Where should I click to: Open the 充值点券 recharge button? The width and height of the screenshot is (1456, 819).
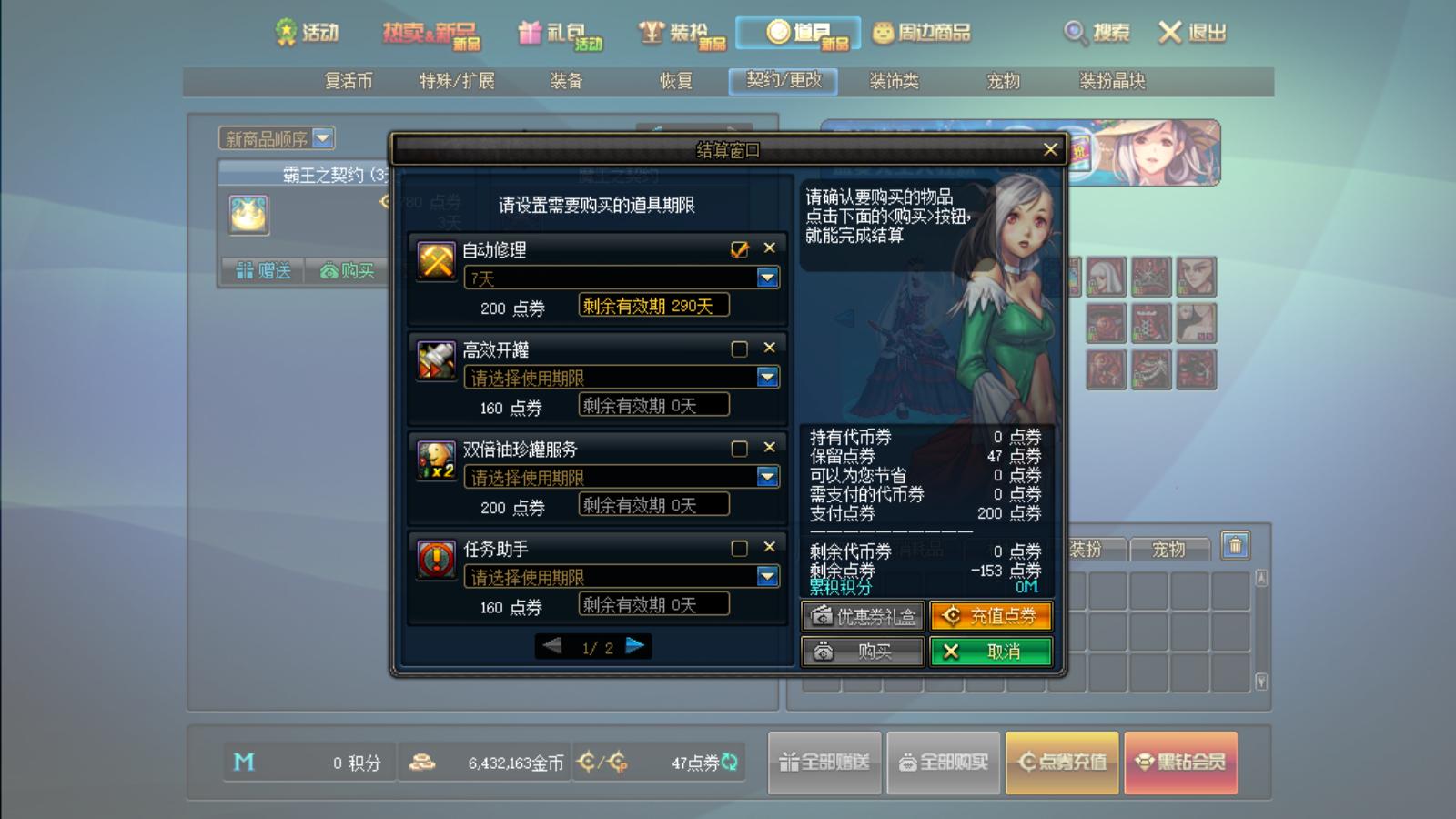coord(990,616)
